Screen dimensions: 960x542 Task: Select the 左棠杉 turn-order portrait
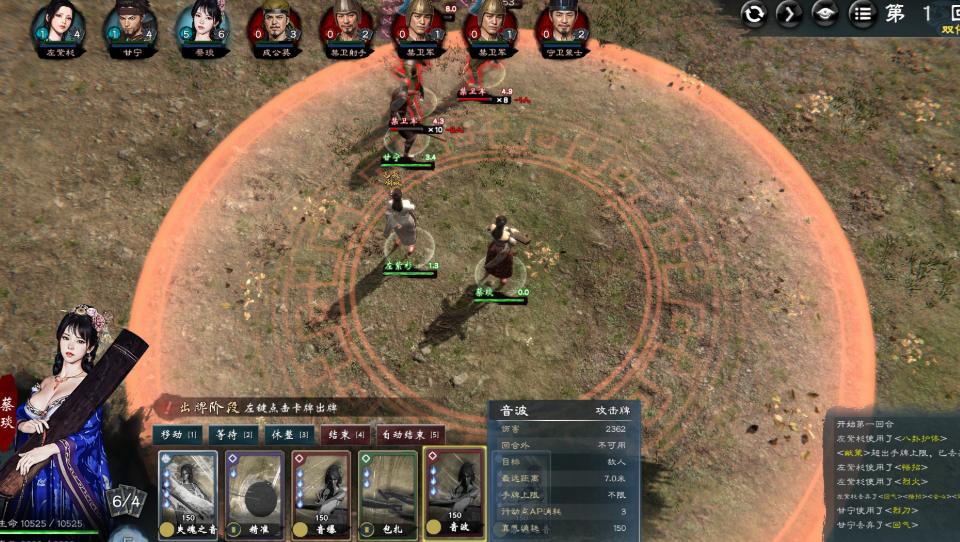coord(57,23)
